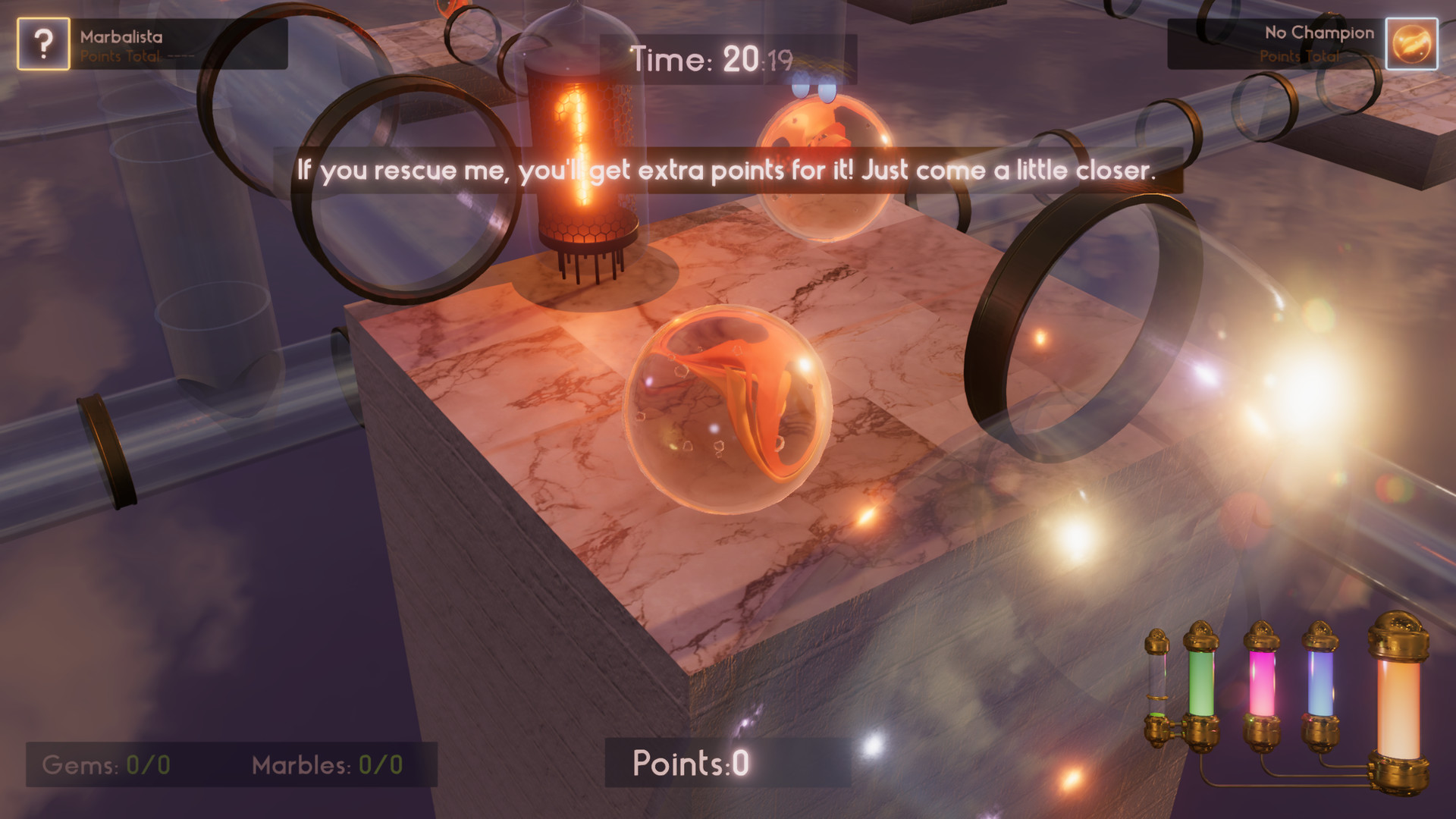Select the orange marble champion portrait
This screenshot has height=819, width=1456.
[x=1412, y=43]
